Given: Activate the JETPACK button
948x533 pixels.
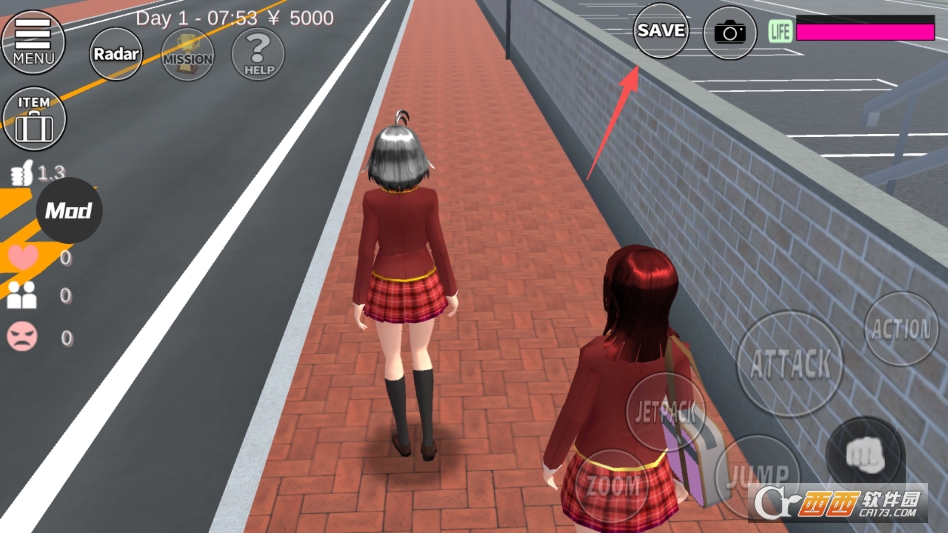Looking at the screenshot, I should tap(666, 409).
